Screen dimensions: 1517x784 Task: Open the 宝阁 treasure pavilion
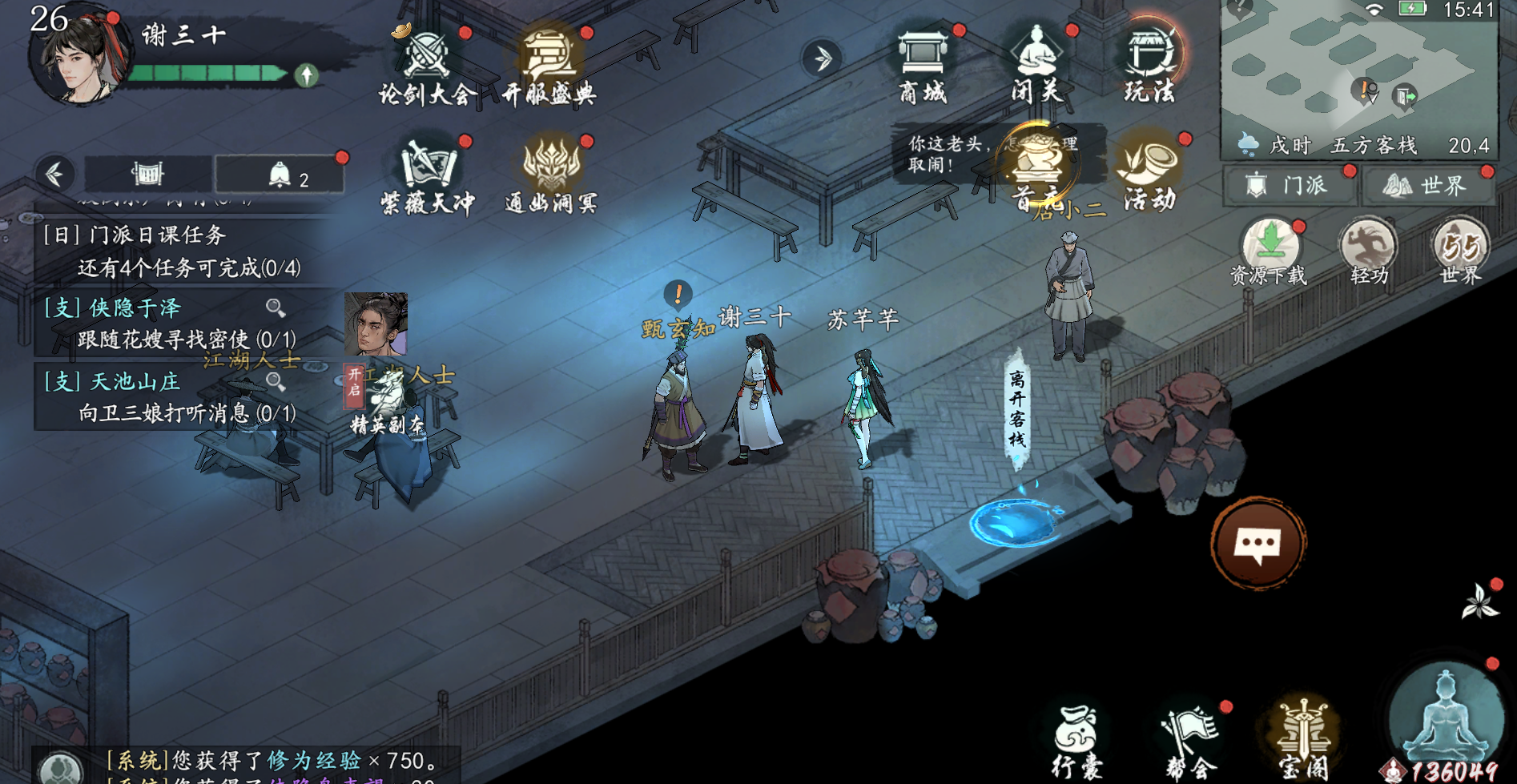pos(1304,741)
